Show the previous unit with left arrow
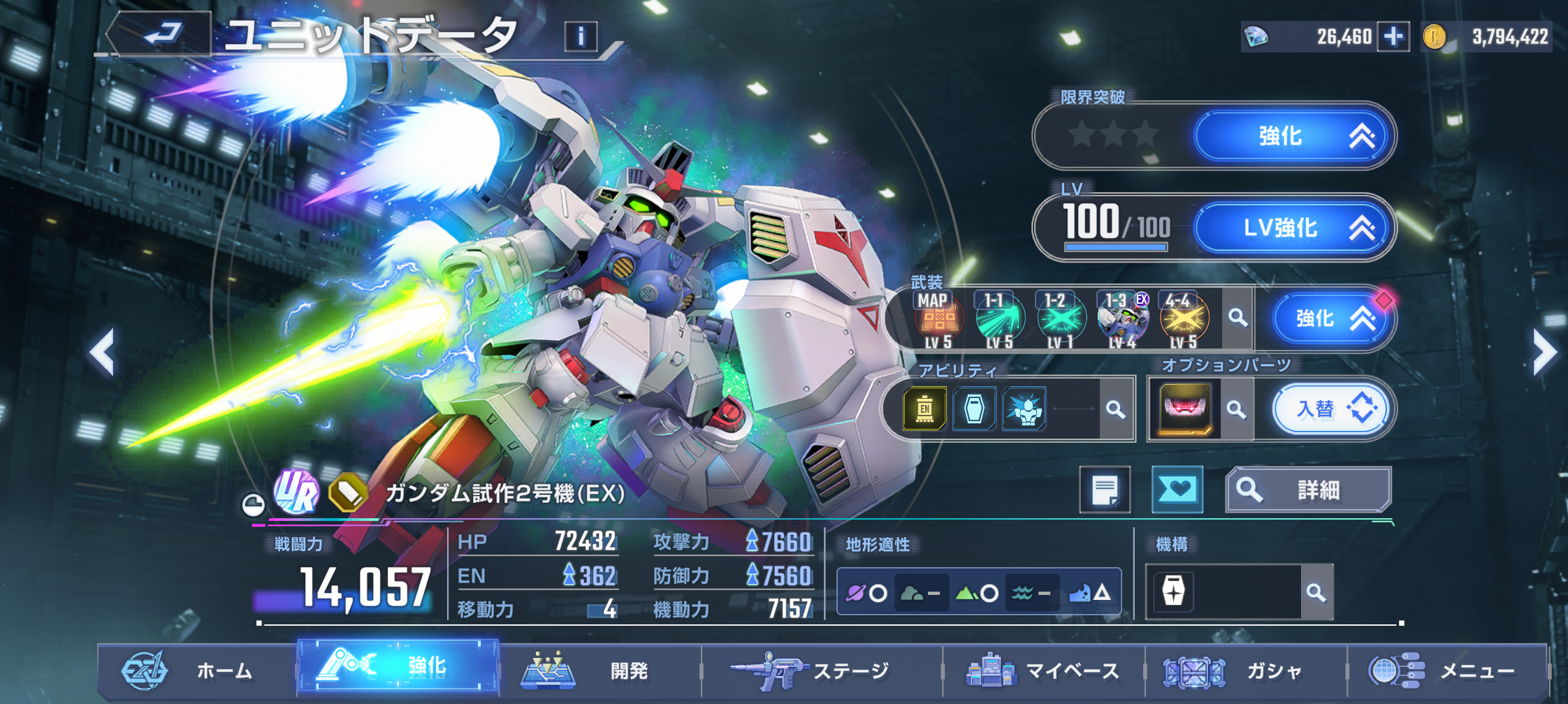This screenshot has width=1568, height=704. (103, 352)
